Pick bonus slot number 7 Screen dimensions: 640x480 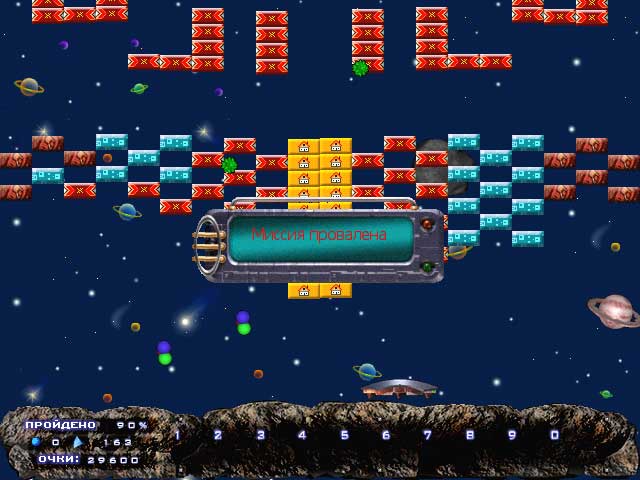(x=428, y=435)
